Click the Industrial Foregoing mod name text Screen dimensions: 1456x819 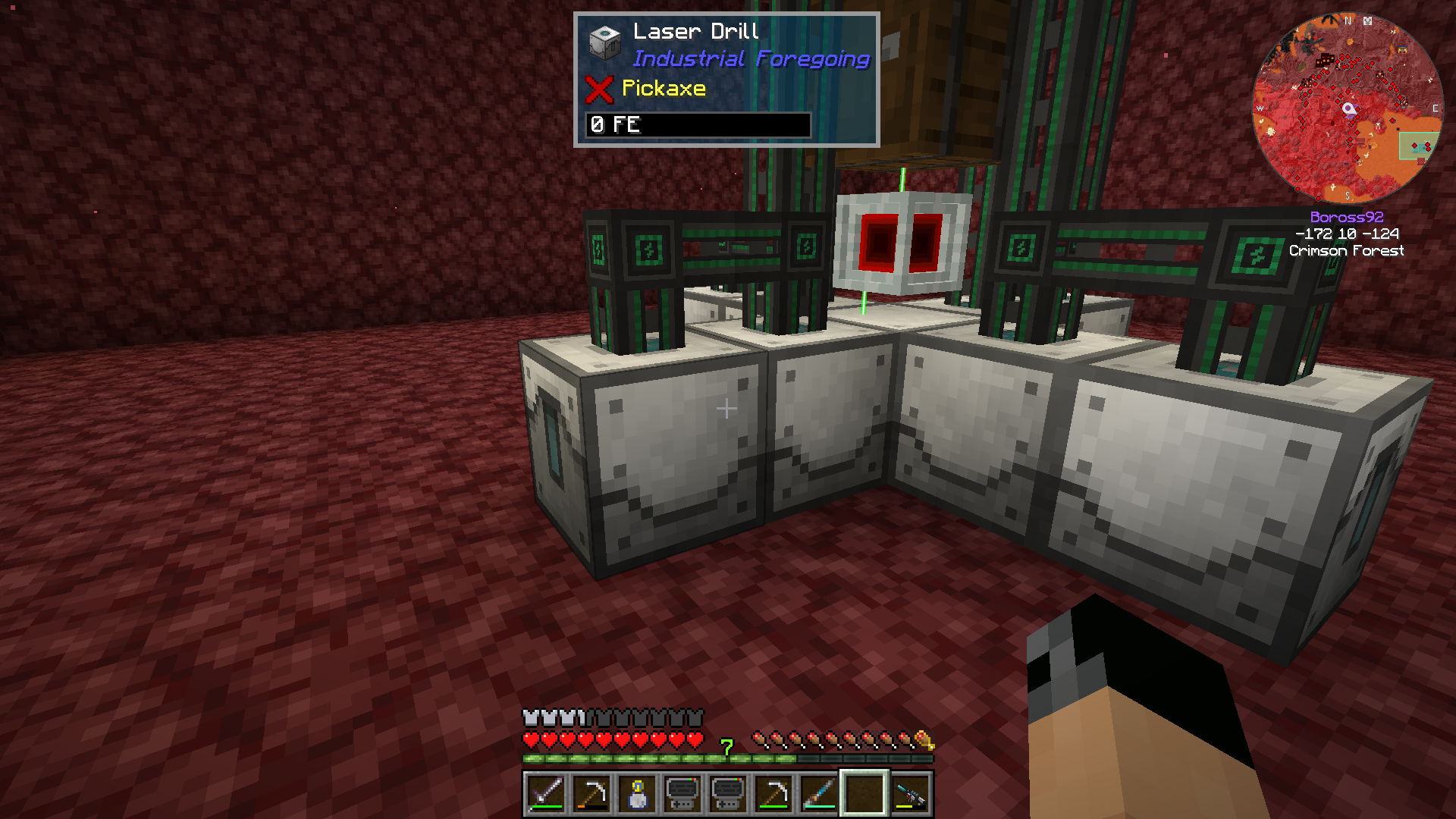(752, 58)
